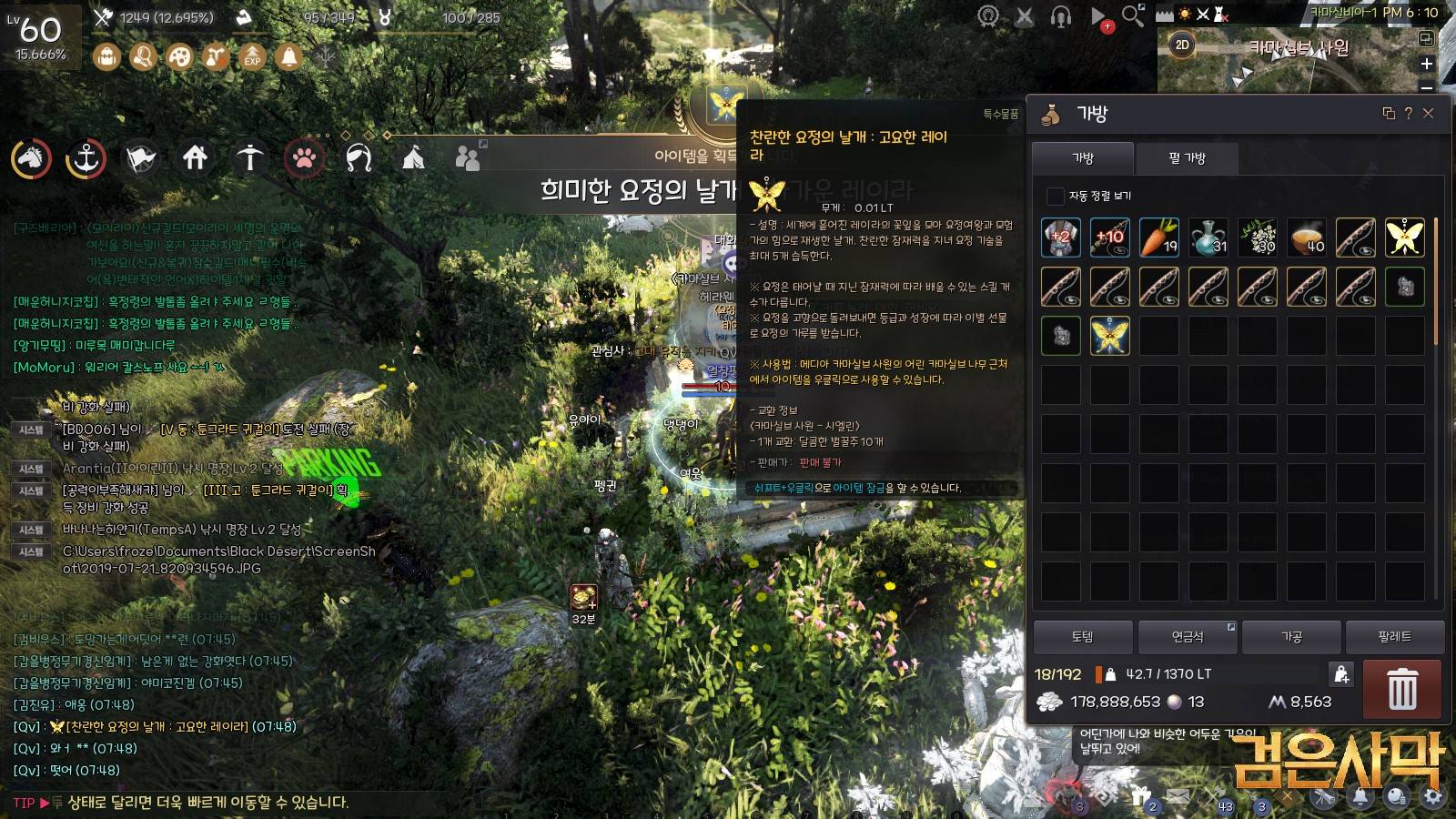This screenshot has width=1456, height=819.
Task: Open the inventory help question mark
Action: 1408,113
